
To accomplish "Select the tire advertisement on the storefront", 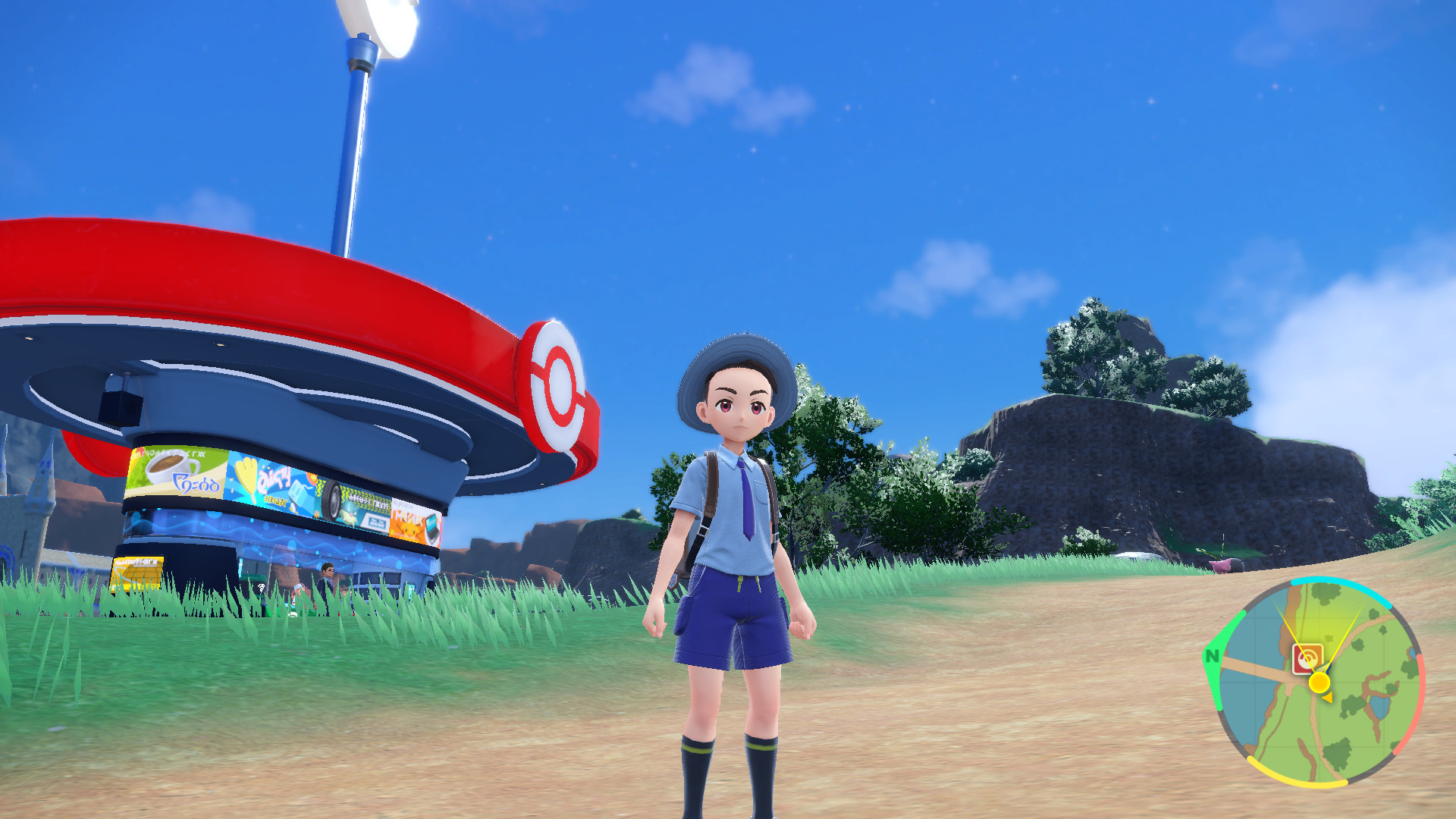I will coord(331,499).
